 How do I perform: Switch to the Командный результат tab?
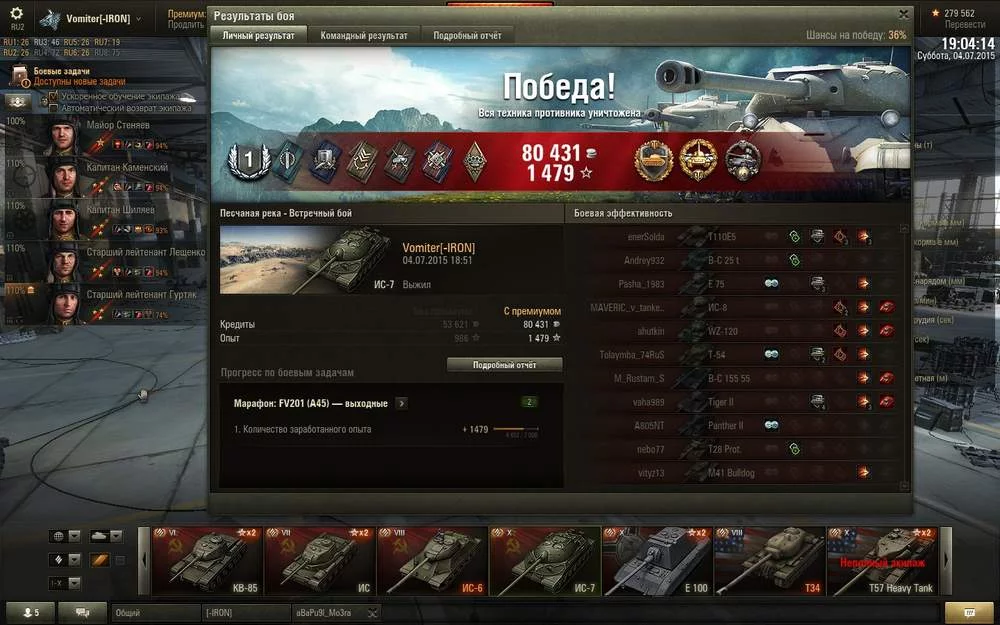tap(364, 35)
